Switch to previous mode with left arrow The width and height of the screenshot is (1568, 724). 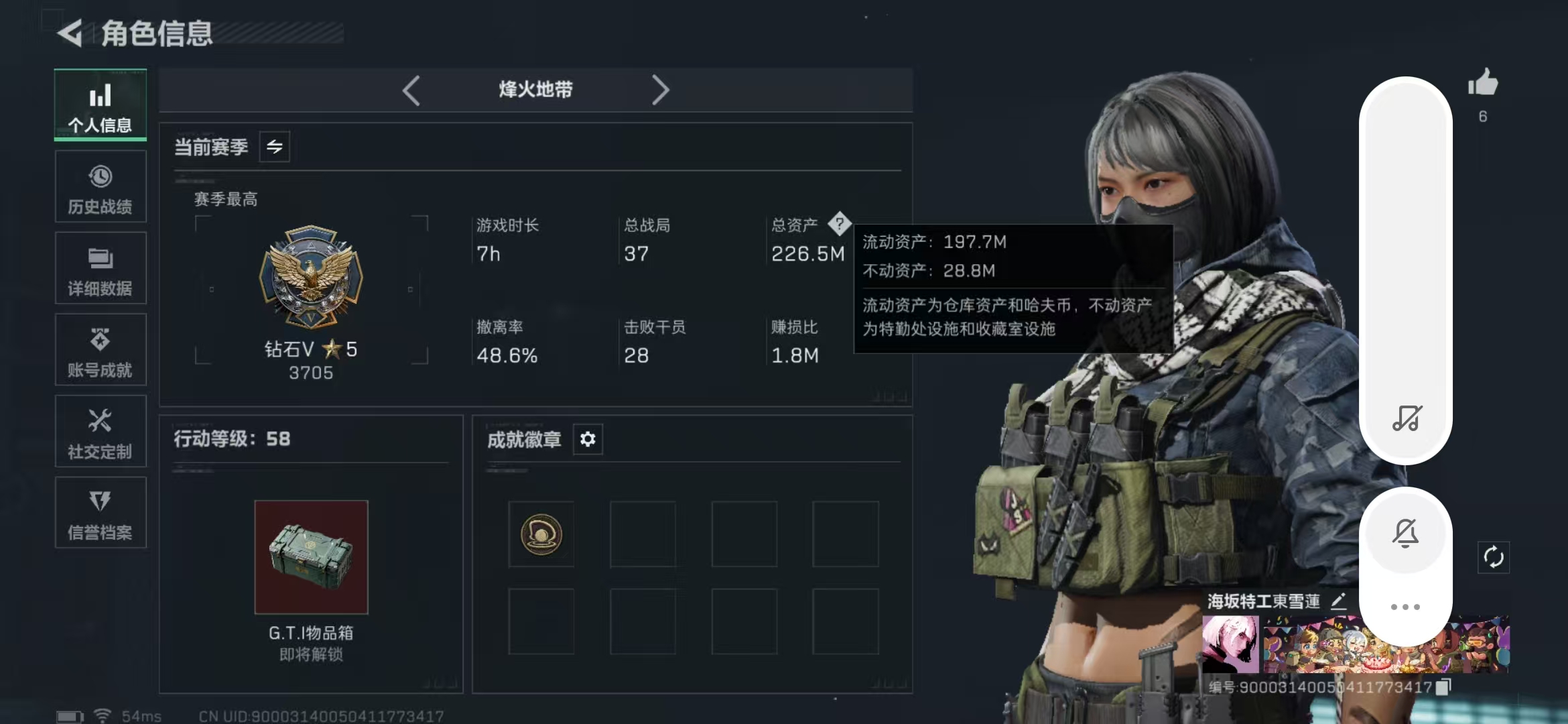[411, 89]
